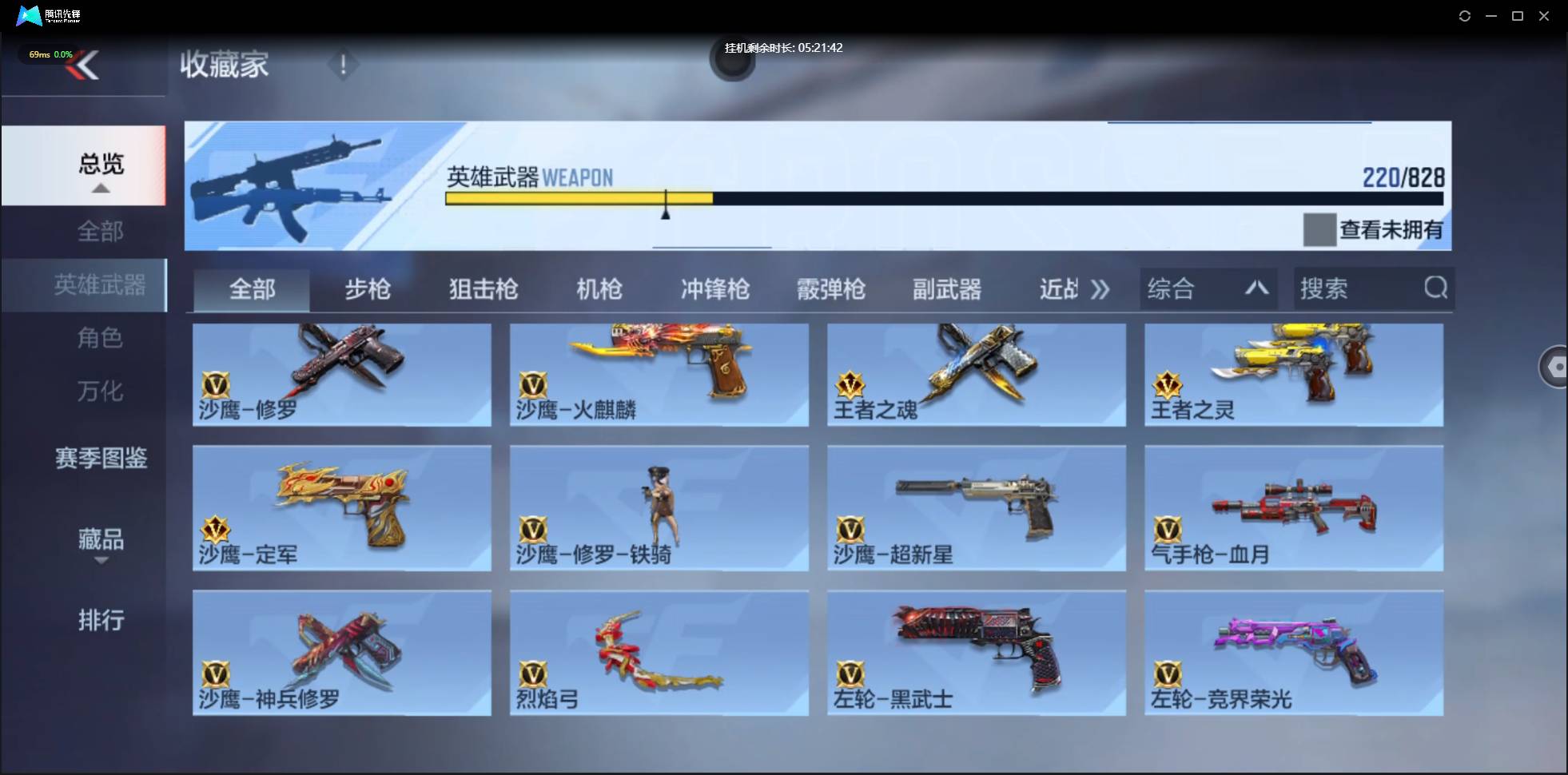Click the V badge on 王者之魂 card

click(850, 385)
